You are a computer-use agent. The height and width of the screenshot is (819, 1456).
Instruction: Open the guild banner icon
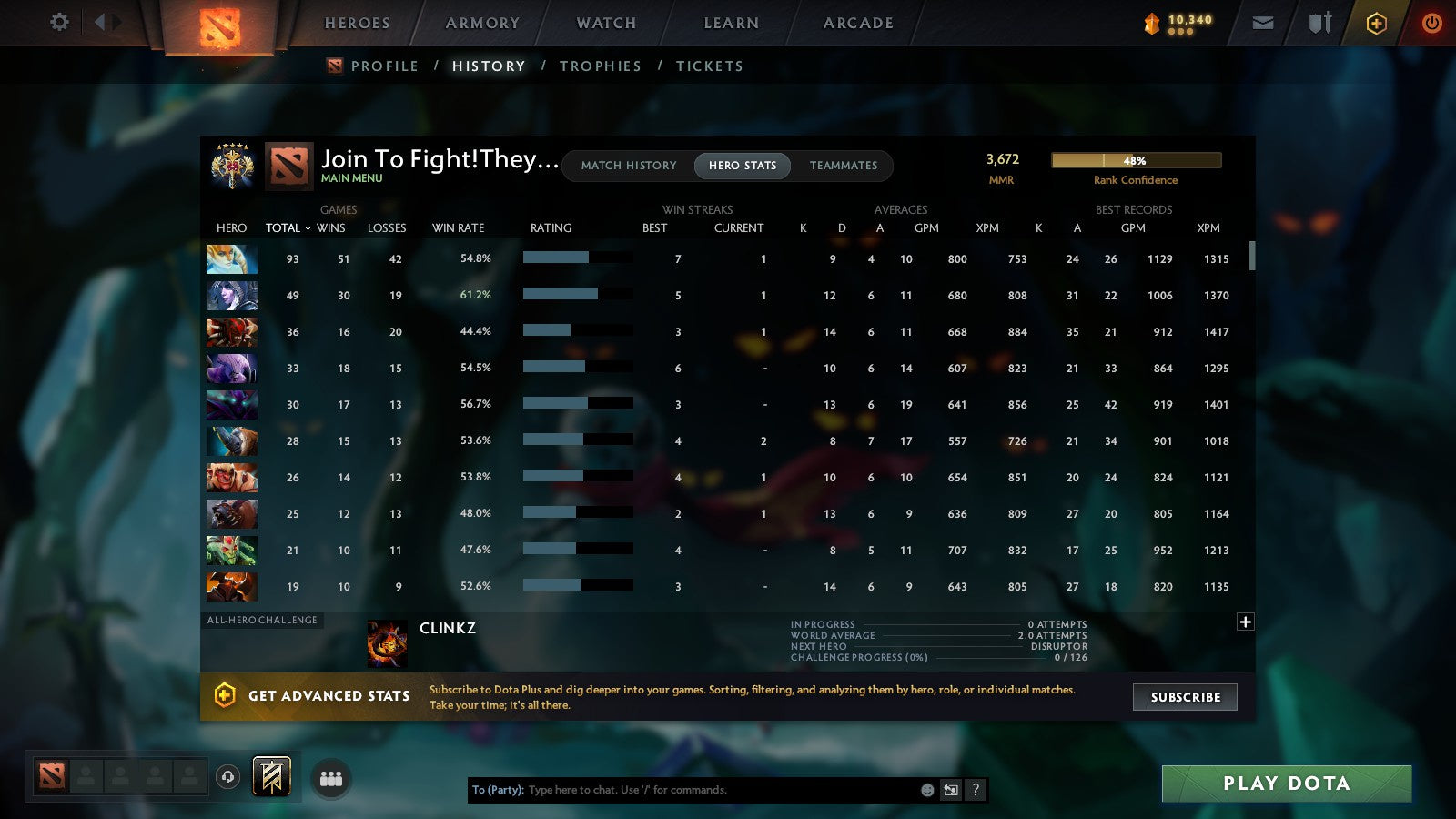point(272,775)
